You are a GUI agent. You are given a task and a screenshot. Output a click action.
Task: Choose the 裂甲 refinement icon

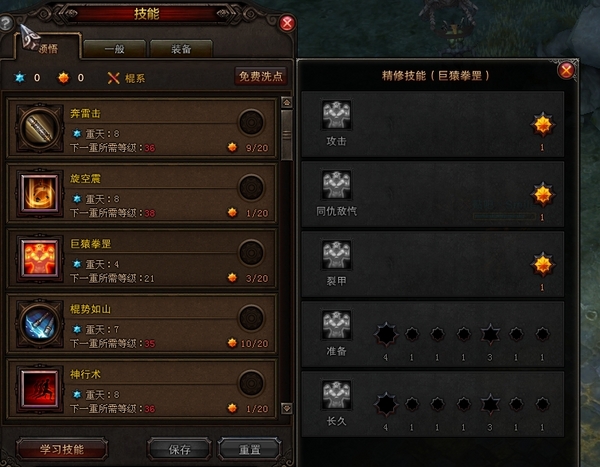point(336,254)
